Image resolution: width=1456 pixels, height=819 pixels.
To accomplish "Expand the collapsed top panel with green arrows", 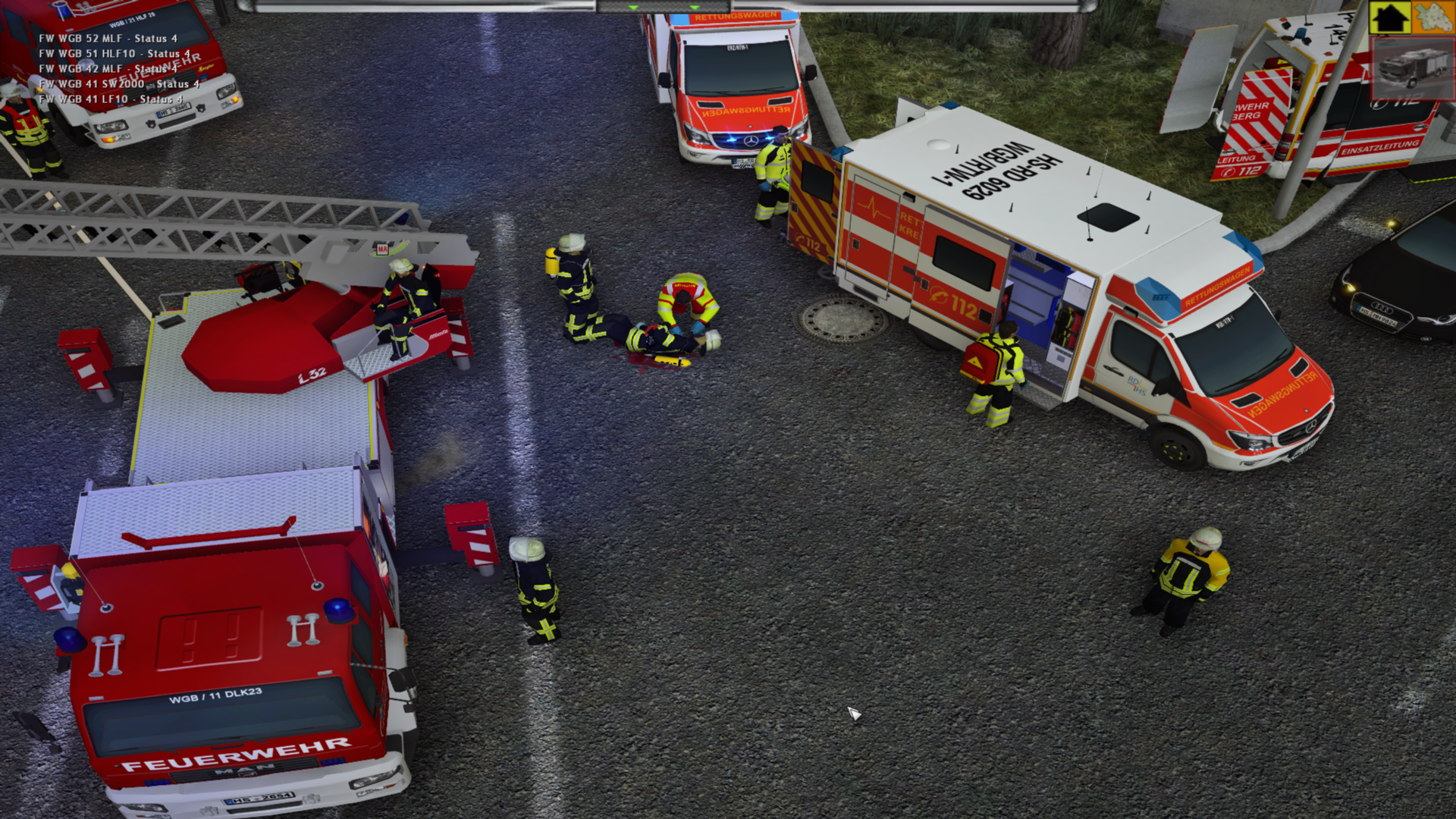I will (x=664, y=7).
